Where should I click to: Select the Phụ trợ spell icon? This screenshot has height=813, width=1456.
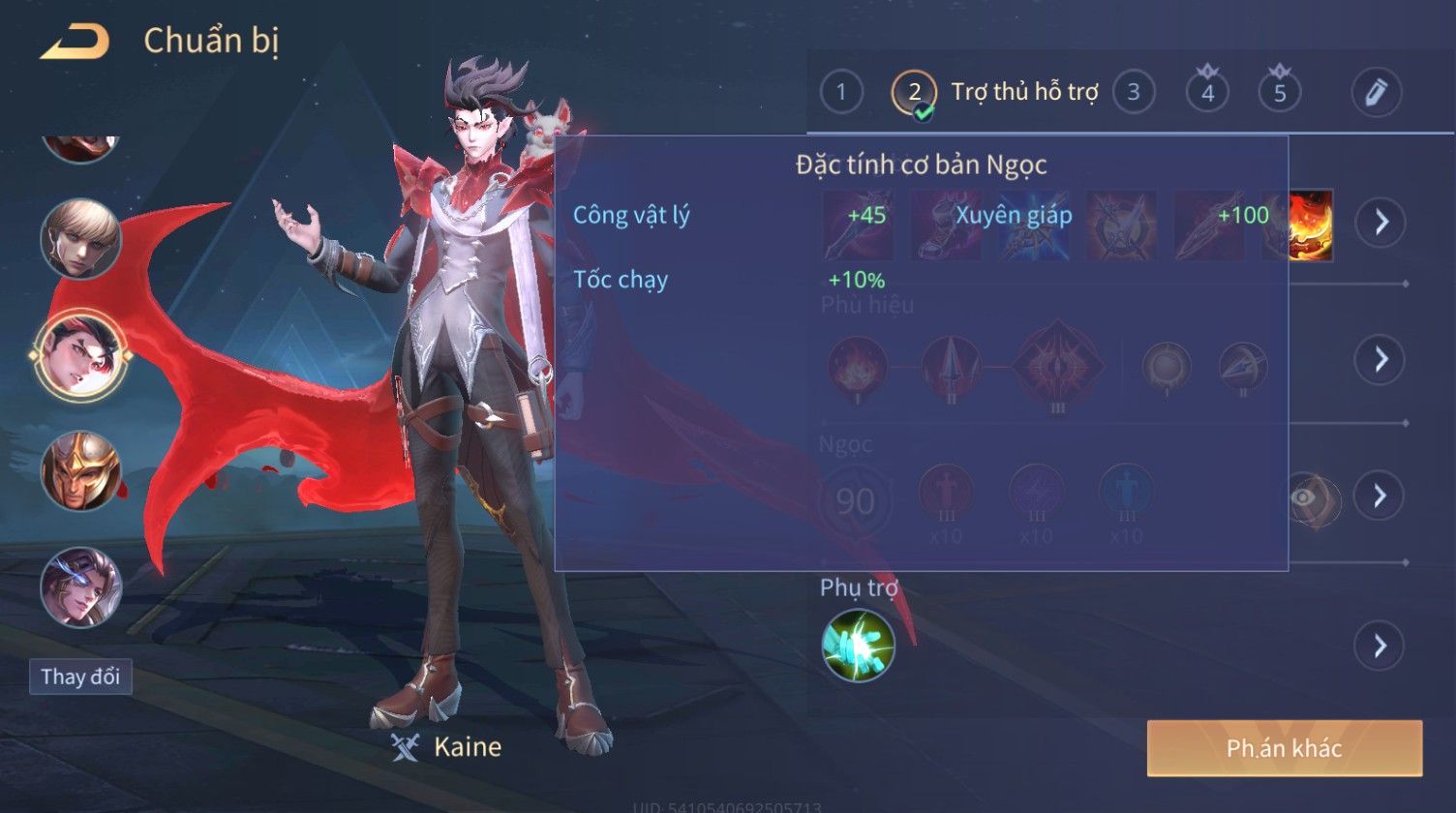pos(858,646)
